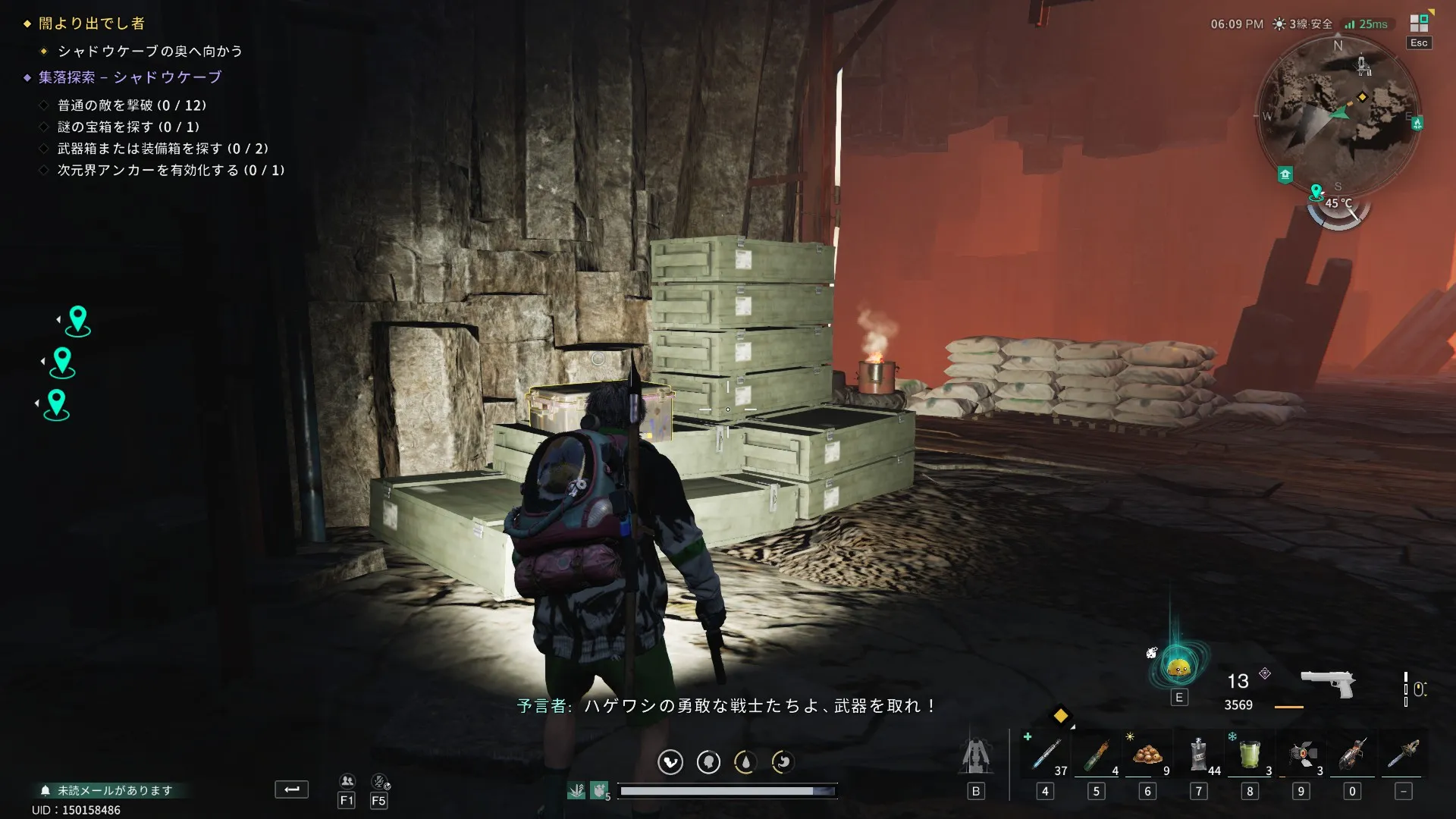This screenshot has height=819, width=1456.
Task: Open the main menu grid icon
Action: click(1418, 24)
